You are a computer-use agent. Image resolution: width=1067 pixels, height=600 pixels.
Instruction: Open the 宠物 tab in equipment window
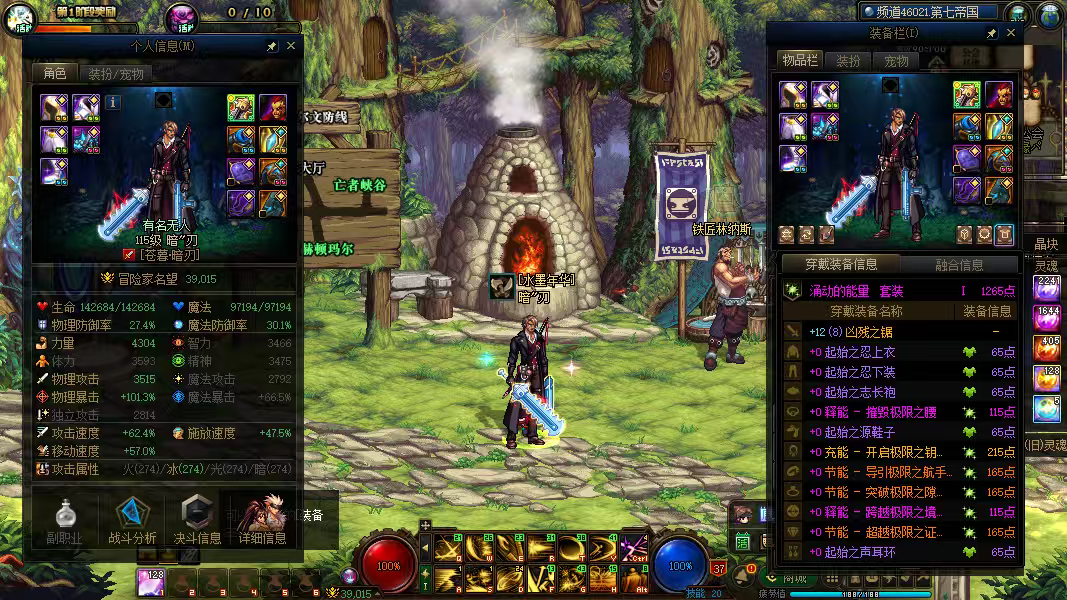(x=897, y=61)
